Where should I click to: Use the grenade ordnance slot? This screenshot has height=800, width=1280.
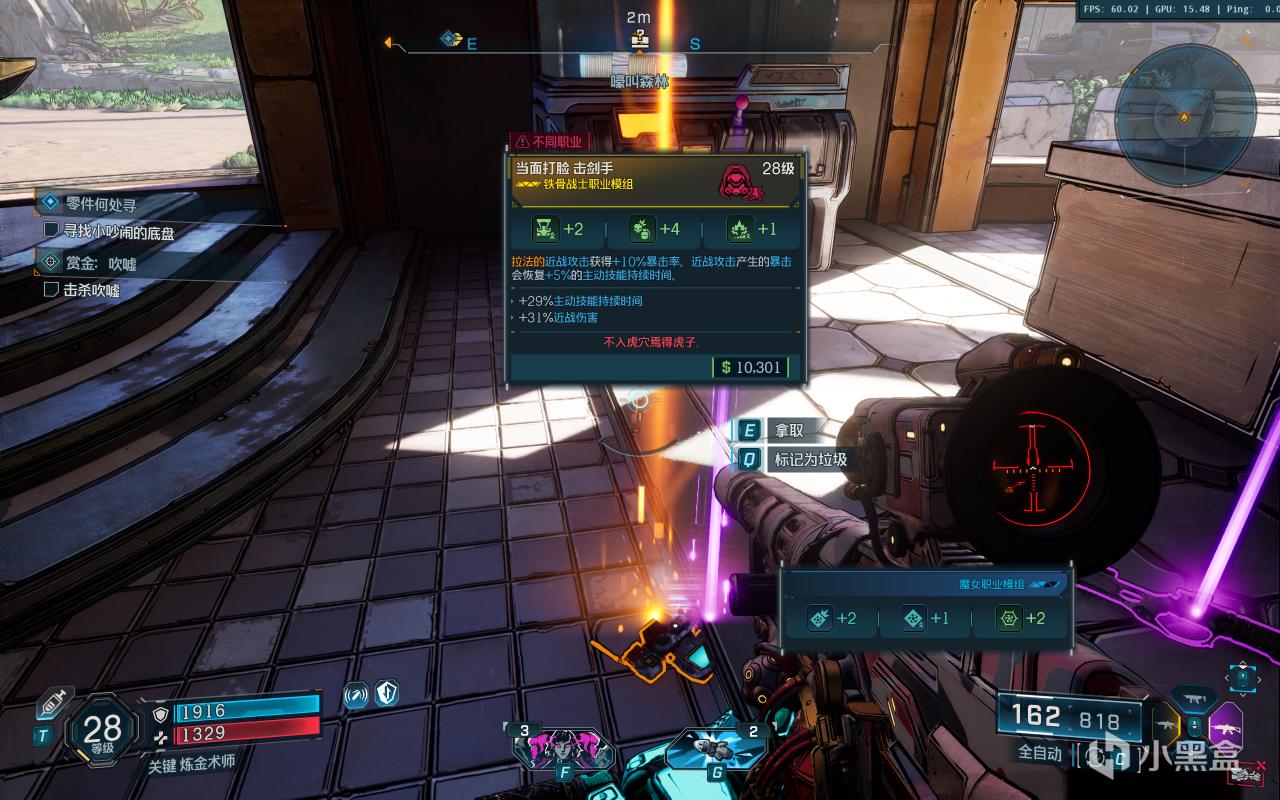coord(715,748)
